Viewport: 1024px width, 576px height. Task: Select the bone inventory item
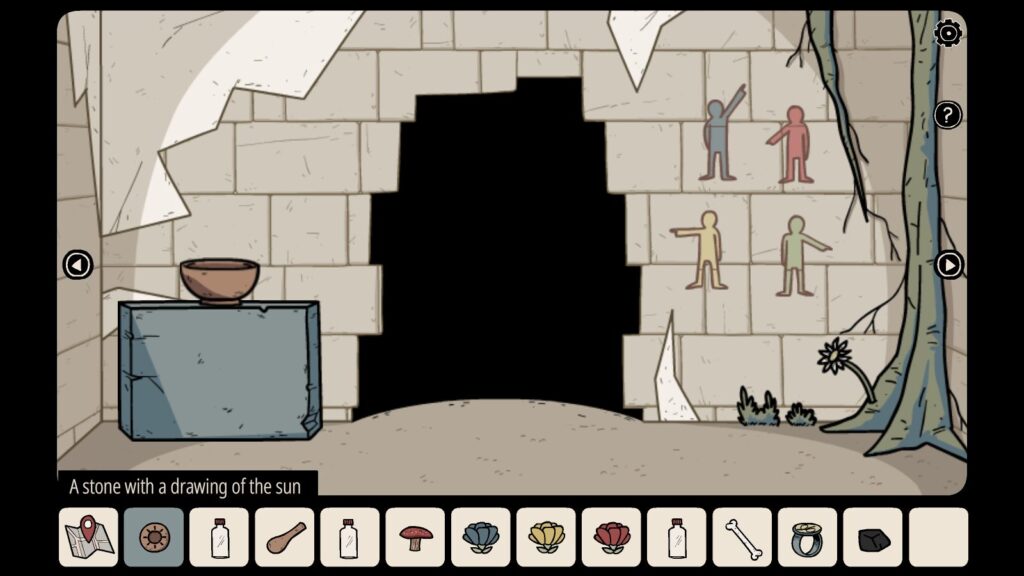pyautogui.click(x=742, y=537)
